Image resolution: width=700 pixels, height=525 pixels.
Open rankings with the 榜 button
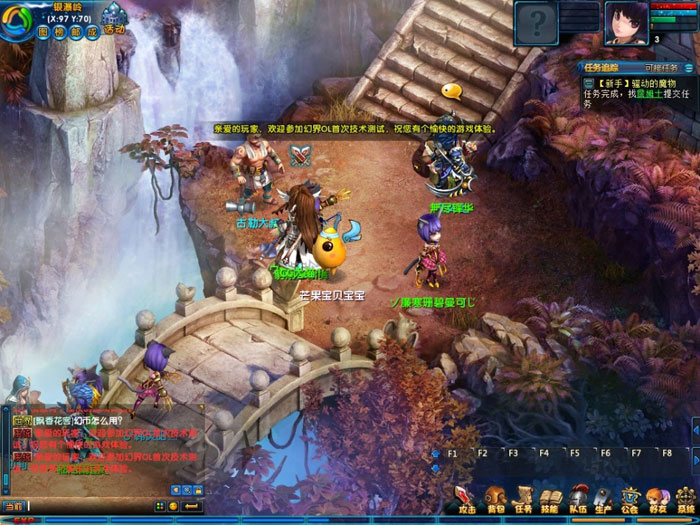coord(60,31)
